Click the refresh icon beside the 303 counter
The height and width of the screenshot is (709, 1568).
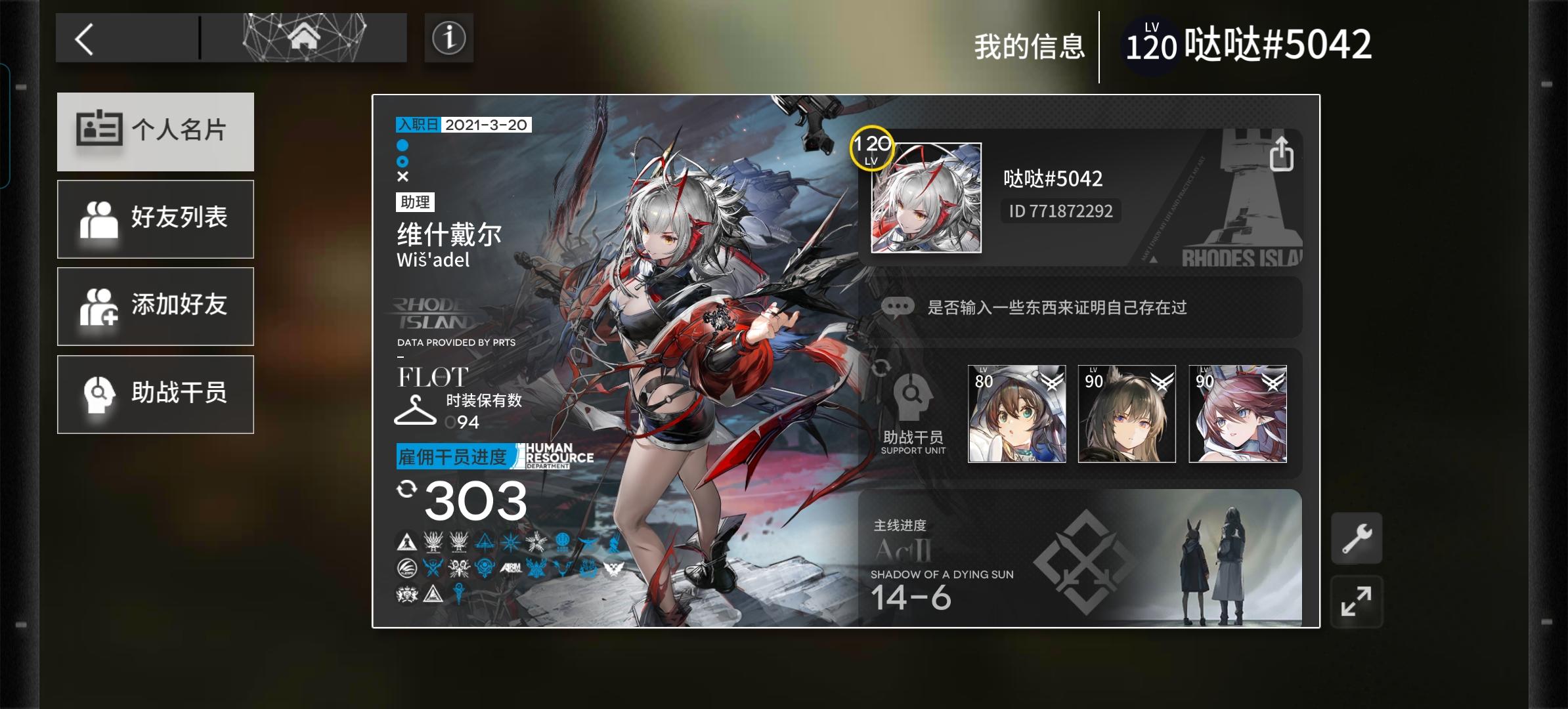(408, 487)
